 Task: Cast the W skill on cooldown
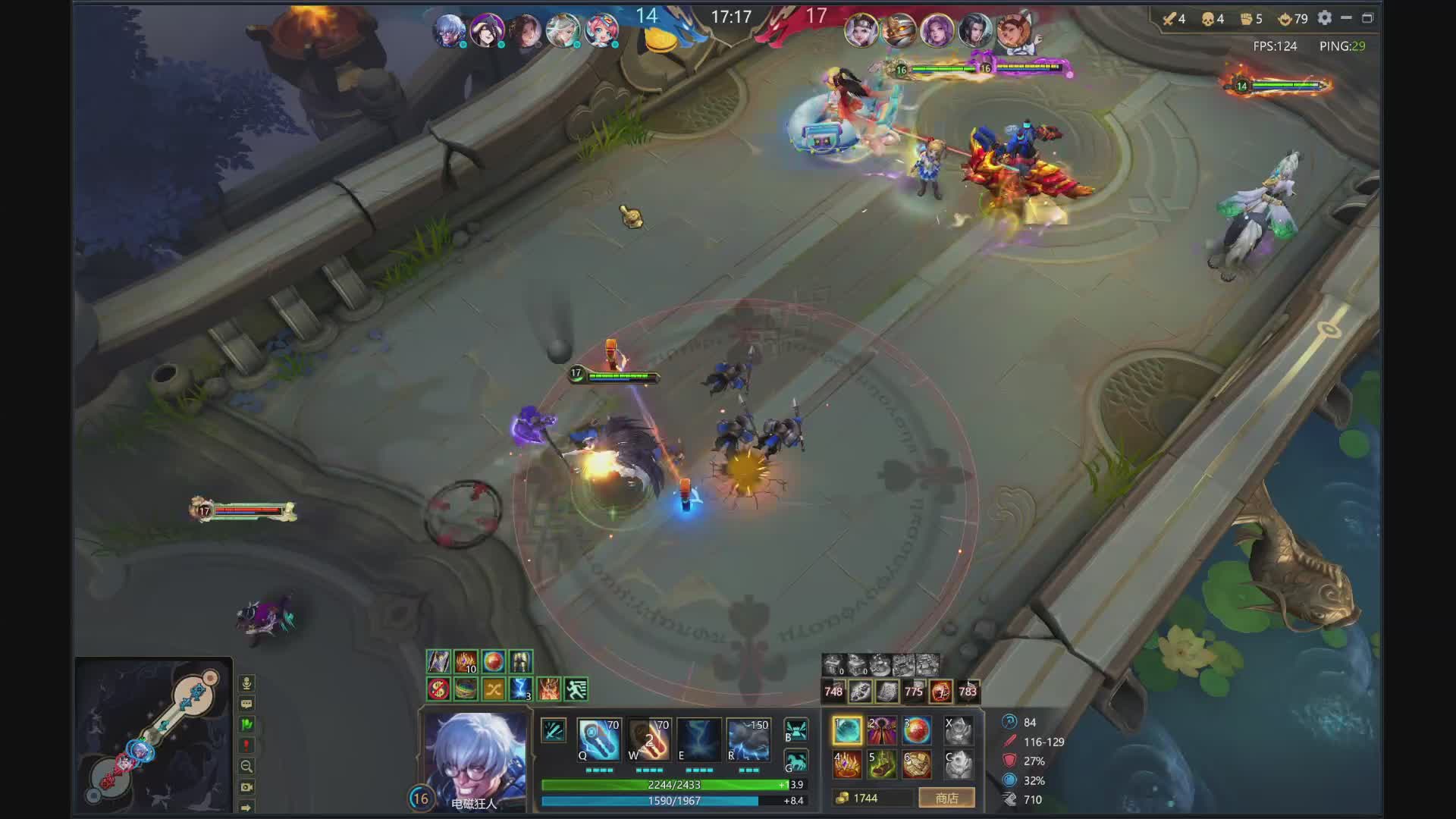[649, 740]
